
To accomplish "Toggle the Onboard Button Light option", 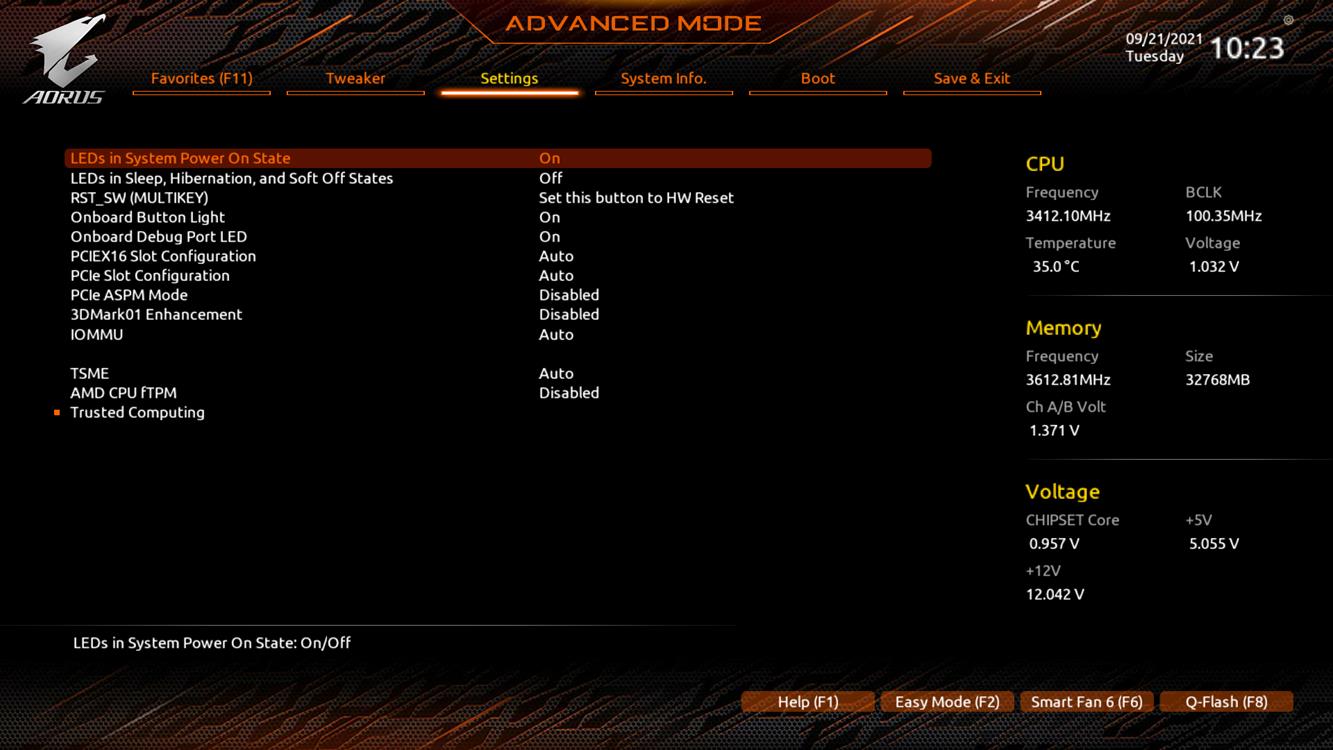I will (147, 217).
